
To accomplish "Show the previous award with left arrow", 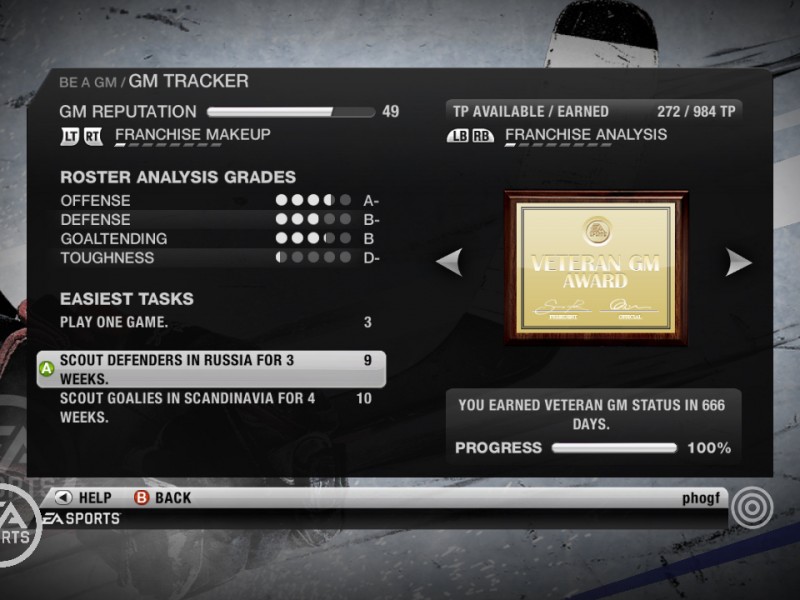I will tap(450, 263).
